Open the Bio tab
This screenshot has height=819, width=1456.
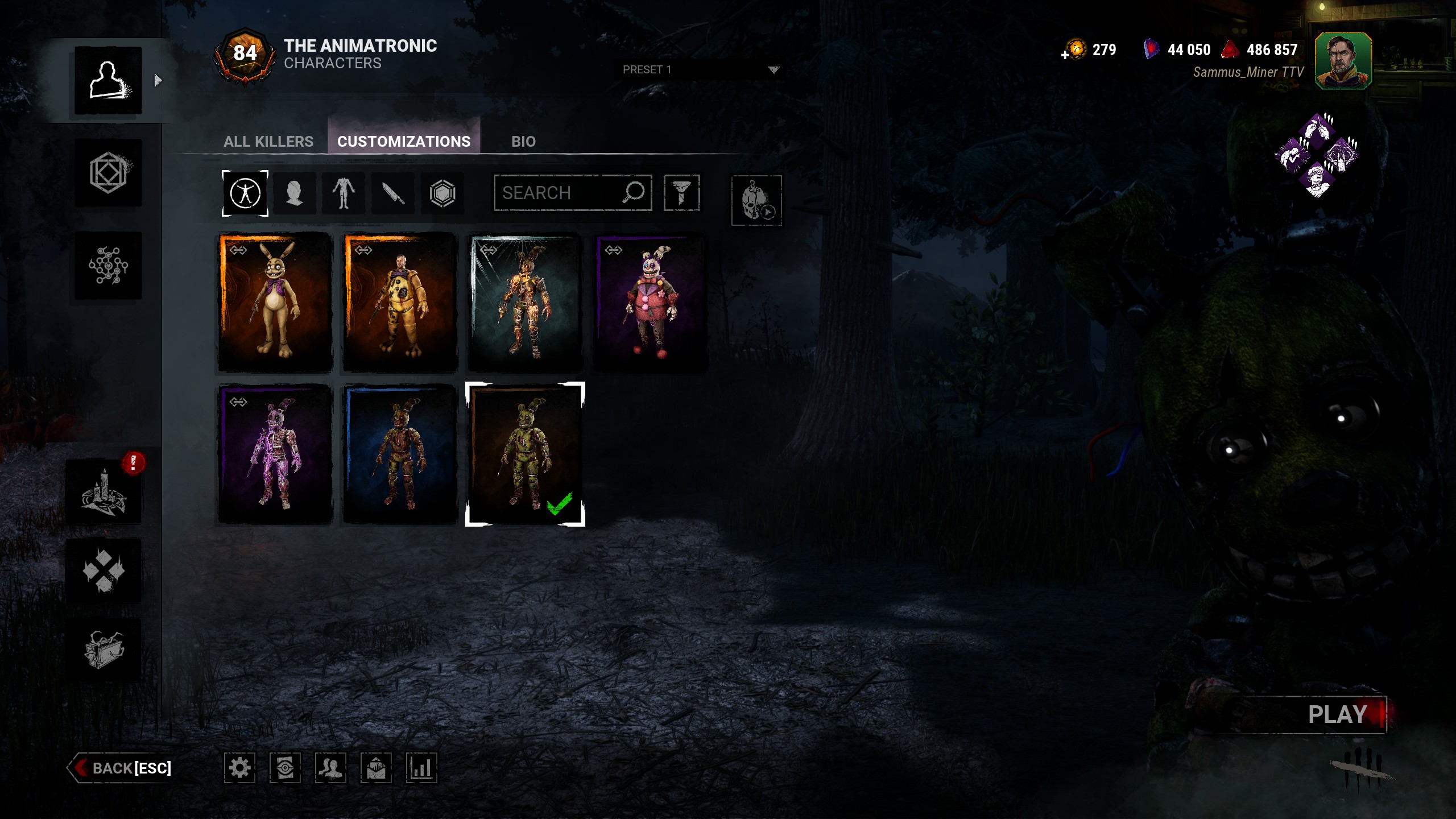tap(523, 141)
